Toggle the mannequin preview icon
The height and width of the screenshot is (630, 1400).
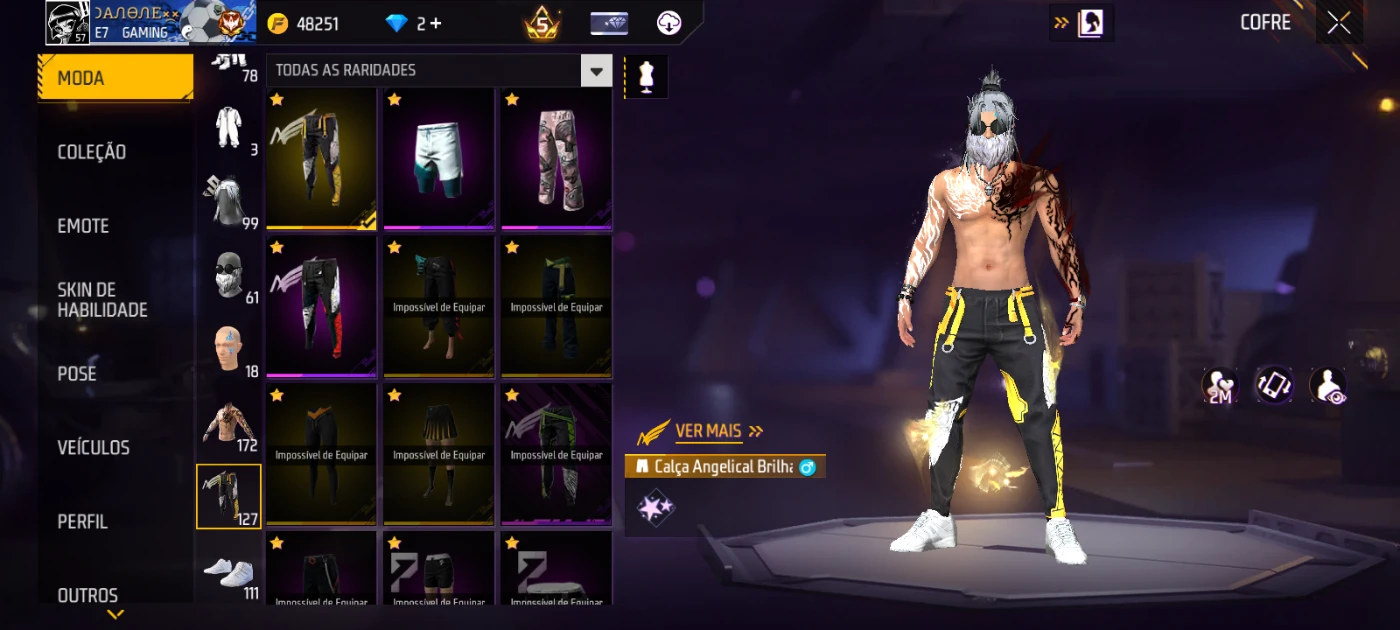pos(646,77)
